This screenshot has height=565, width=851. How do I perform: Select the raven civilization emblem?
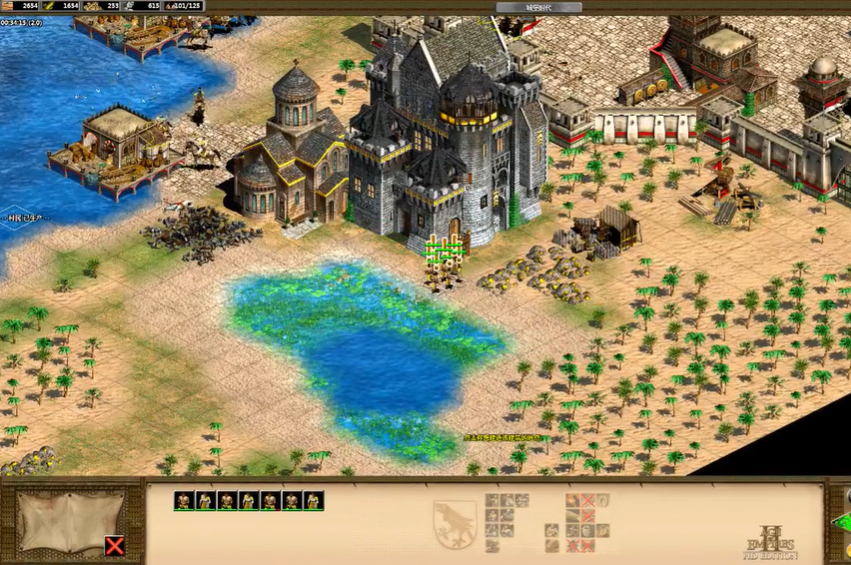click(x=453, y=522)
